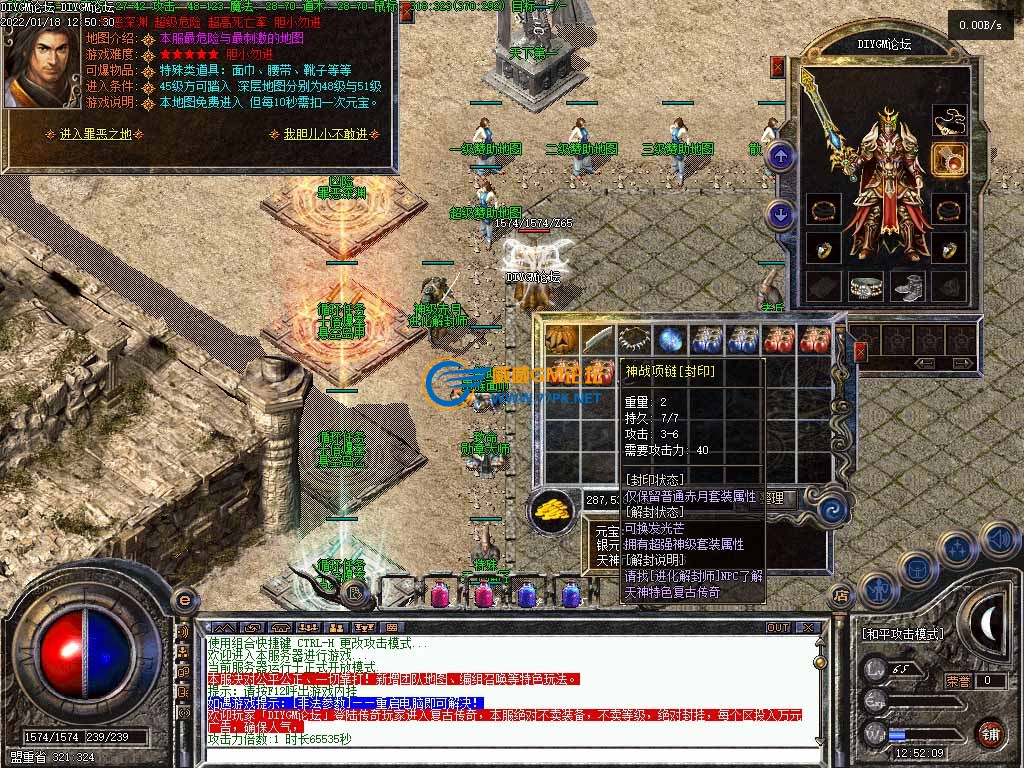Close the character equipment panel

[x=778, y=67]
